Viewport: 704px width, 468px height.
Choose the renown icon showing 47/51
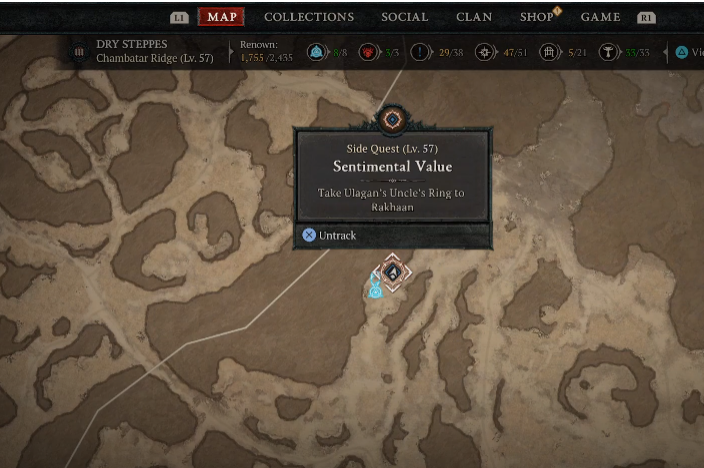(487, 52)
